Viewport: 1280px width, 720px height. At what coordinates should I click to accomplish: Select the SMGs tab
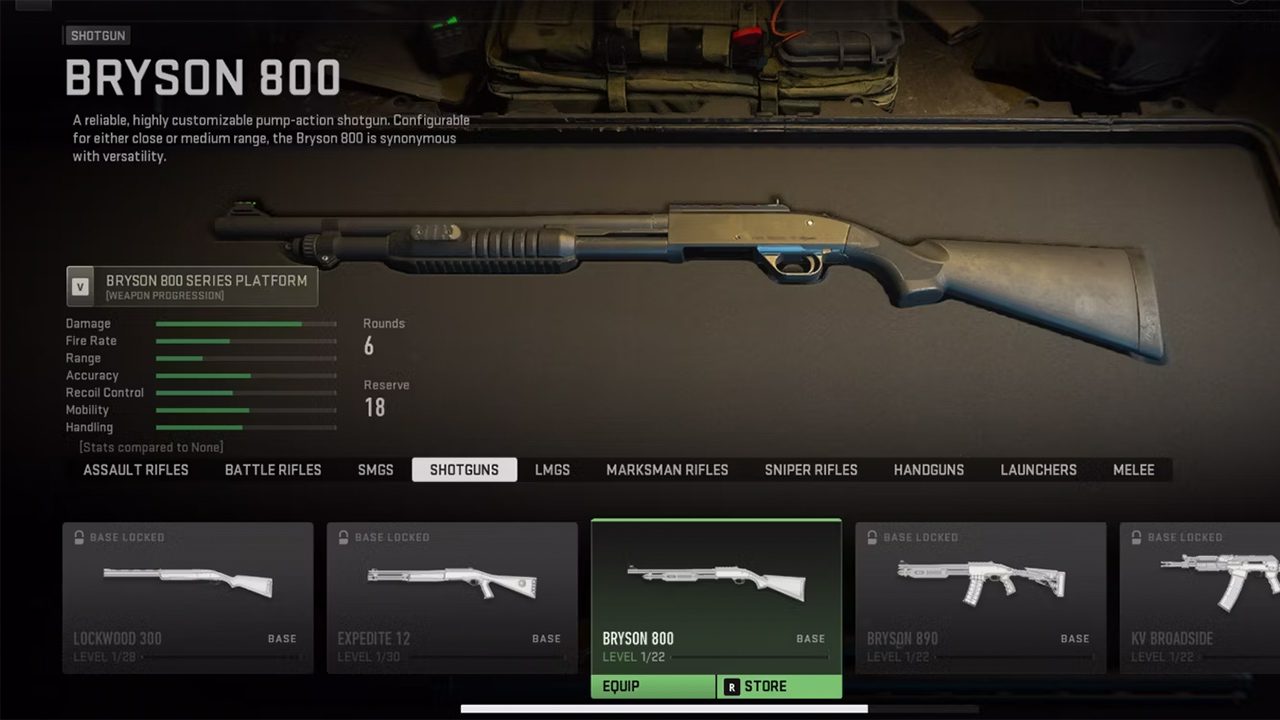pos(376,470)
